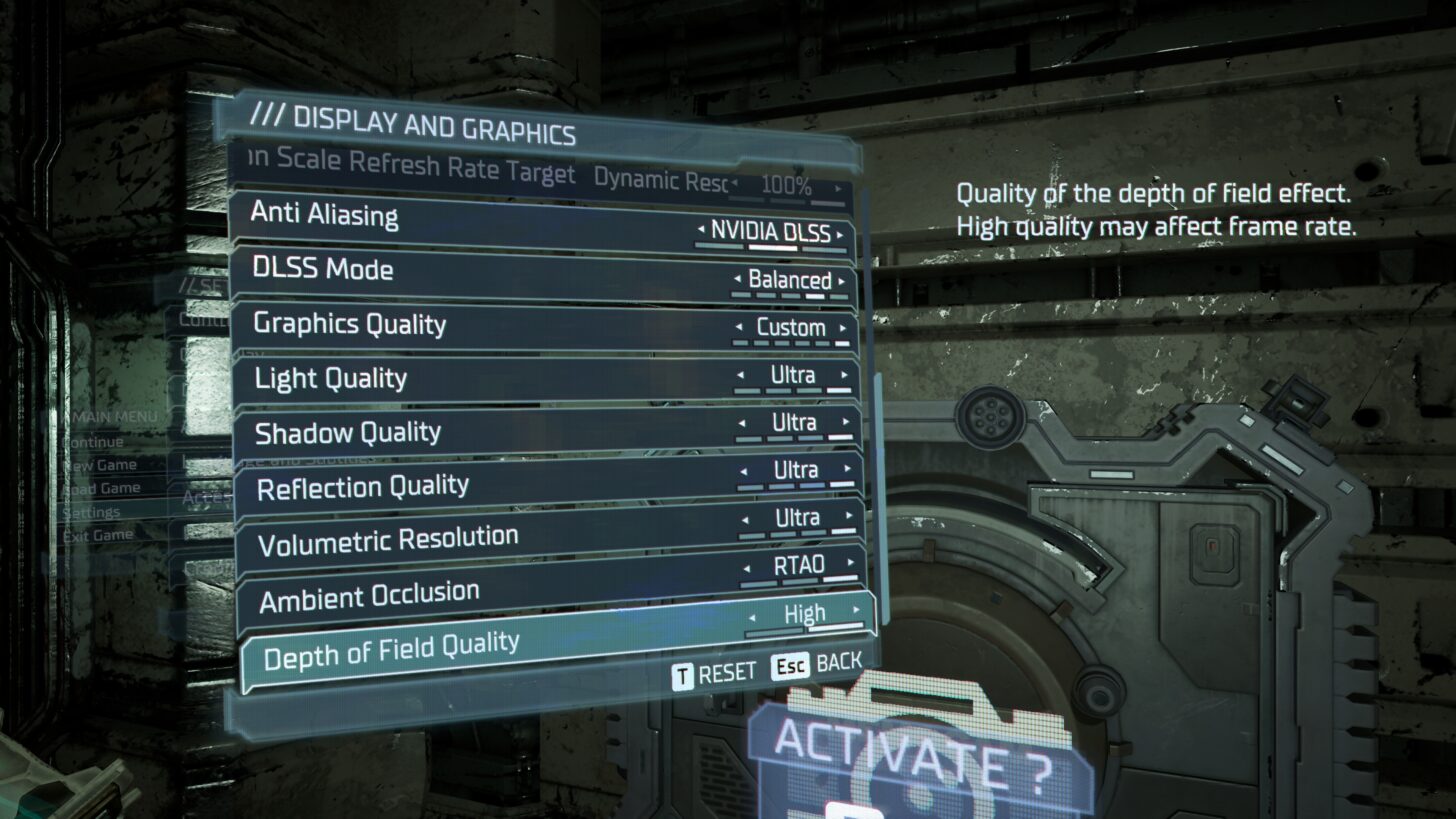The height and width of the screenshot is (819, 1456).
Task: Click right arrow next to NVIDIA DLSS
Action: pos(841,234)
